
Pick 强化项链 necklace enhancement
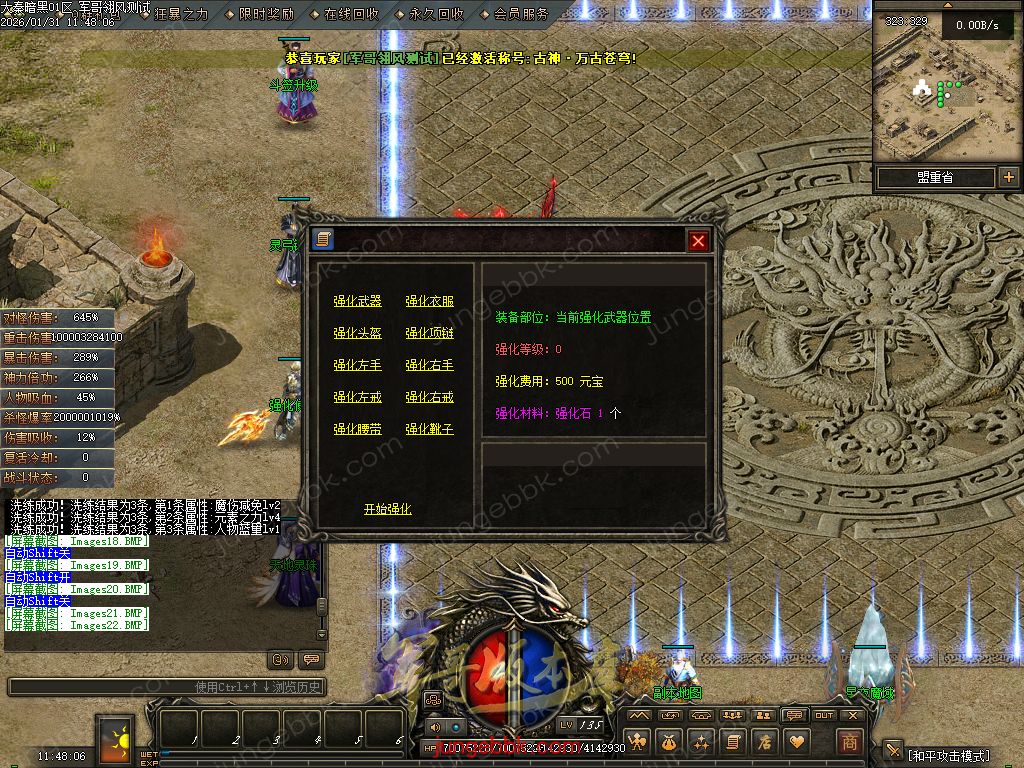tap(429, 333)
